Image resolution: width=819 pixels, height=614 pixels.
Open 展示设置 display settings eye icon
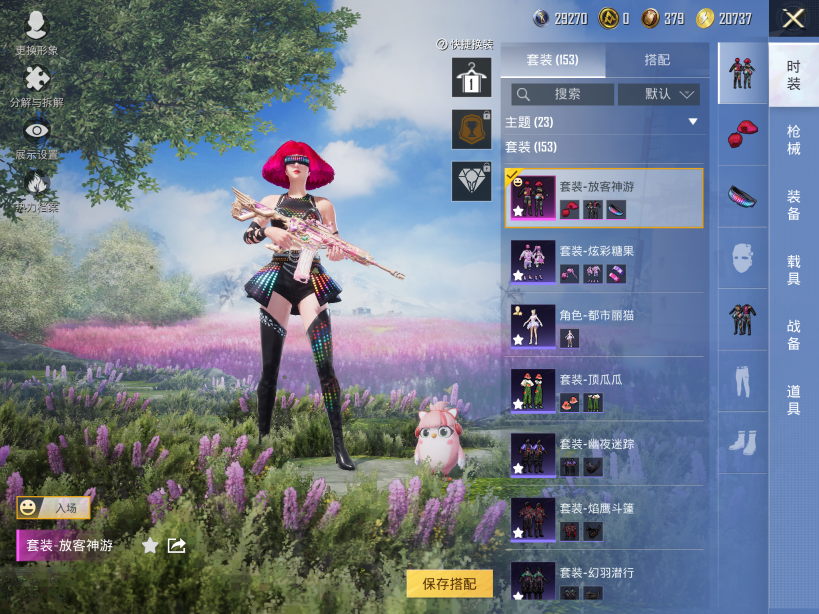click(x=36, y=138)
